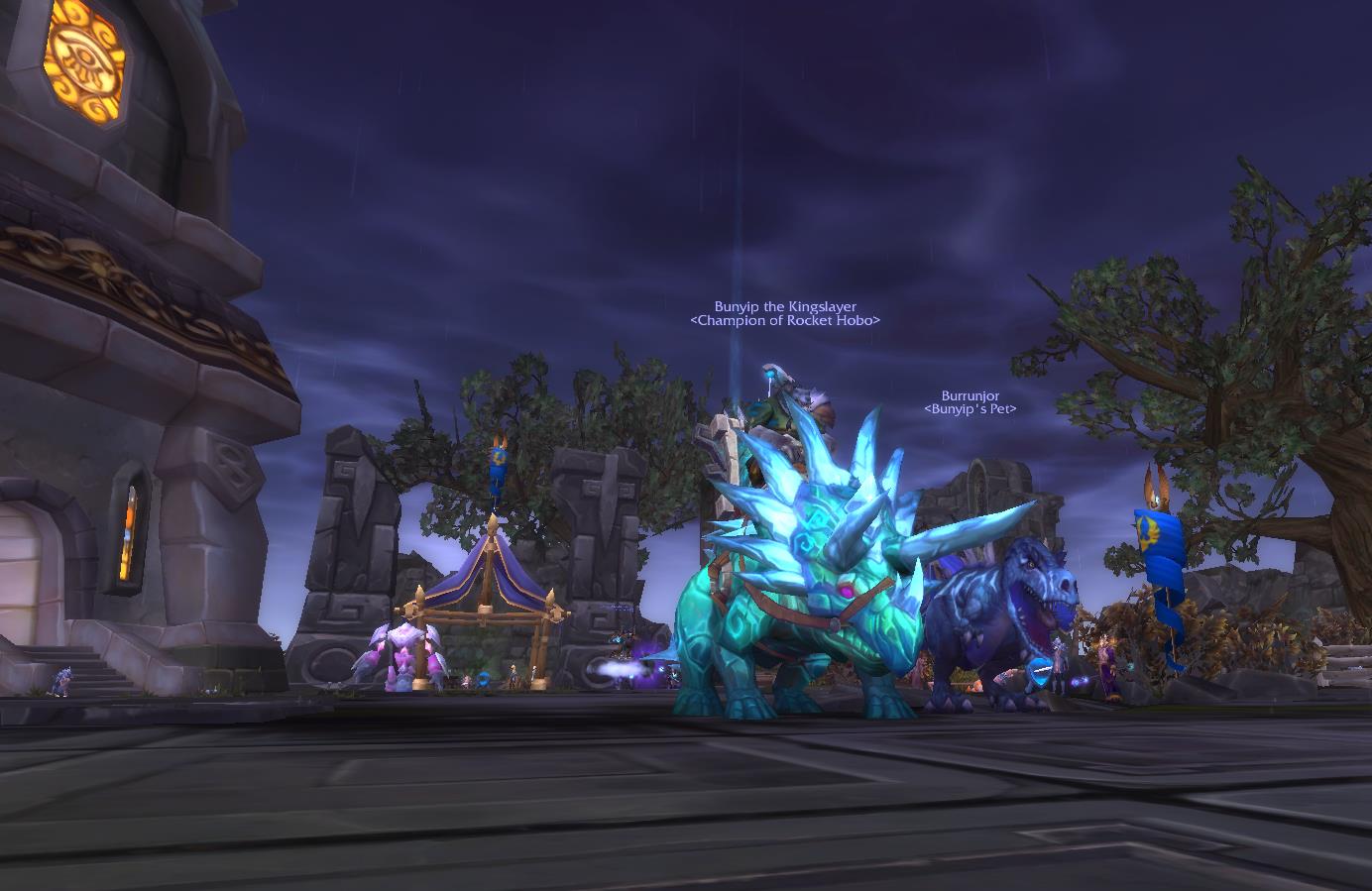The width and height of the screenshot is (1372, 891).
Task: Target the pet via Burrunjor name label
Action: (x=970, y=396)
